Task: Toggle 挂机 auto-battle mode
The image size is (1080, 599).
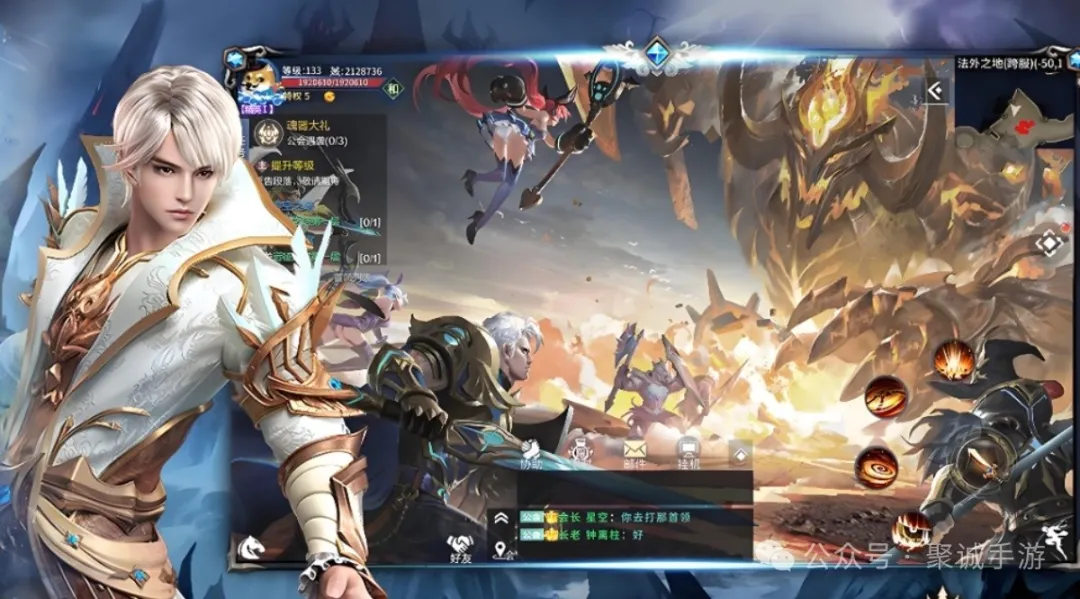Action: pos(688,452)
